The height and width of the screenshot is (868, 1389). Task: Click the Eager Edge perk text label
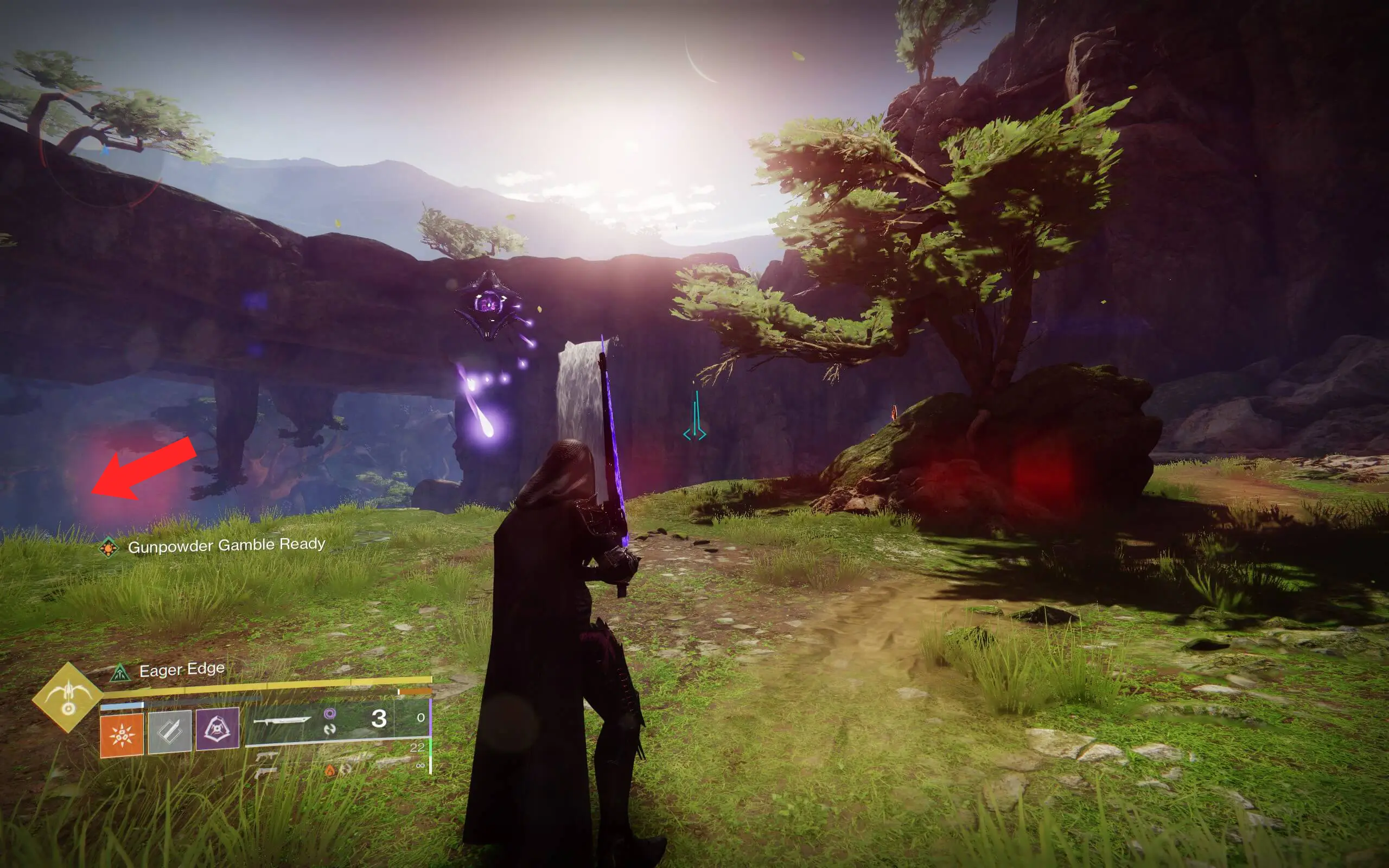182,671
